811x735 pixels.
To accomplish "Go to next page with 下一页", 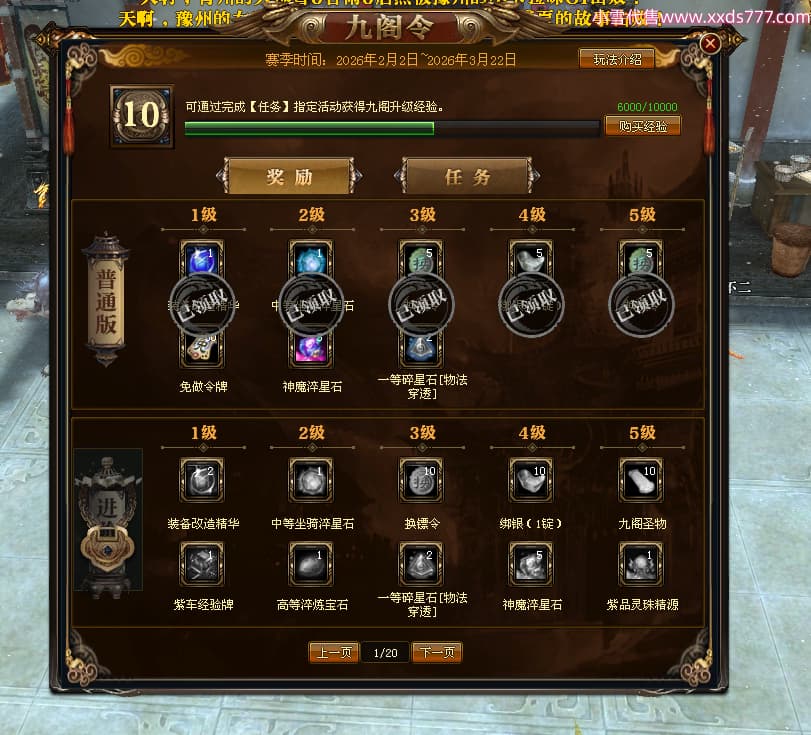I will (437, 653).
